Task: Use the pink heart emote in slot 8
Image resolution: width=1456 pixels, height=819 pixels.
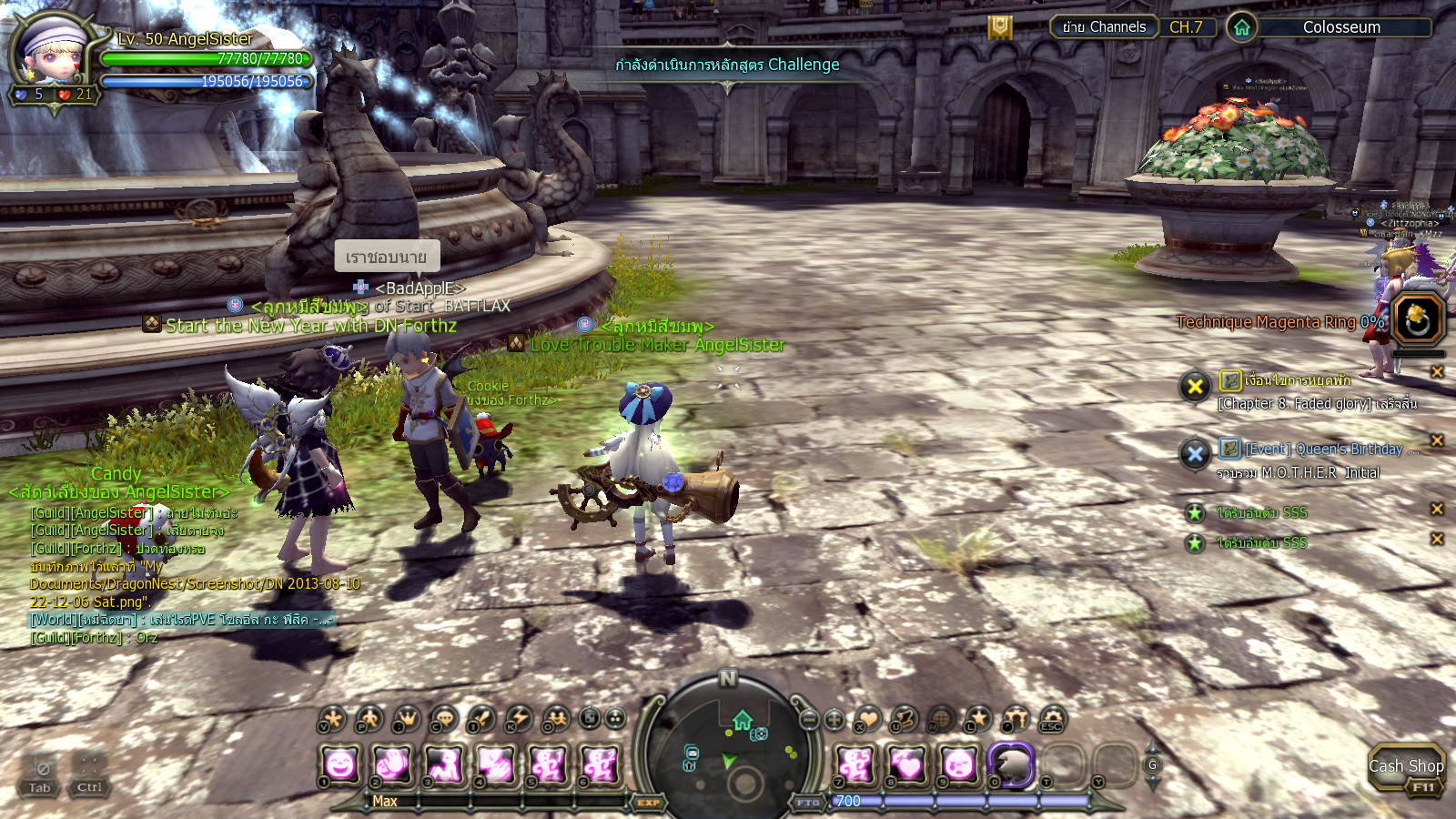Action: 907,764
